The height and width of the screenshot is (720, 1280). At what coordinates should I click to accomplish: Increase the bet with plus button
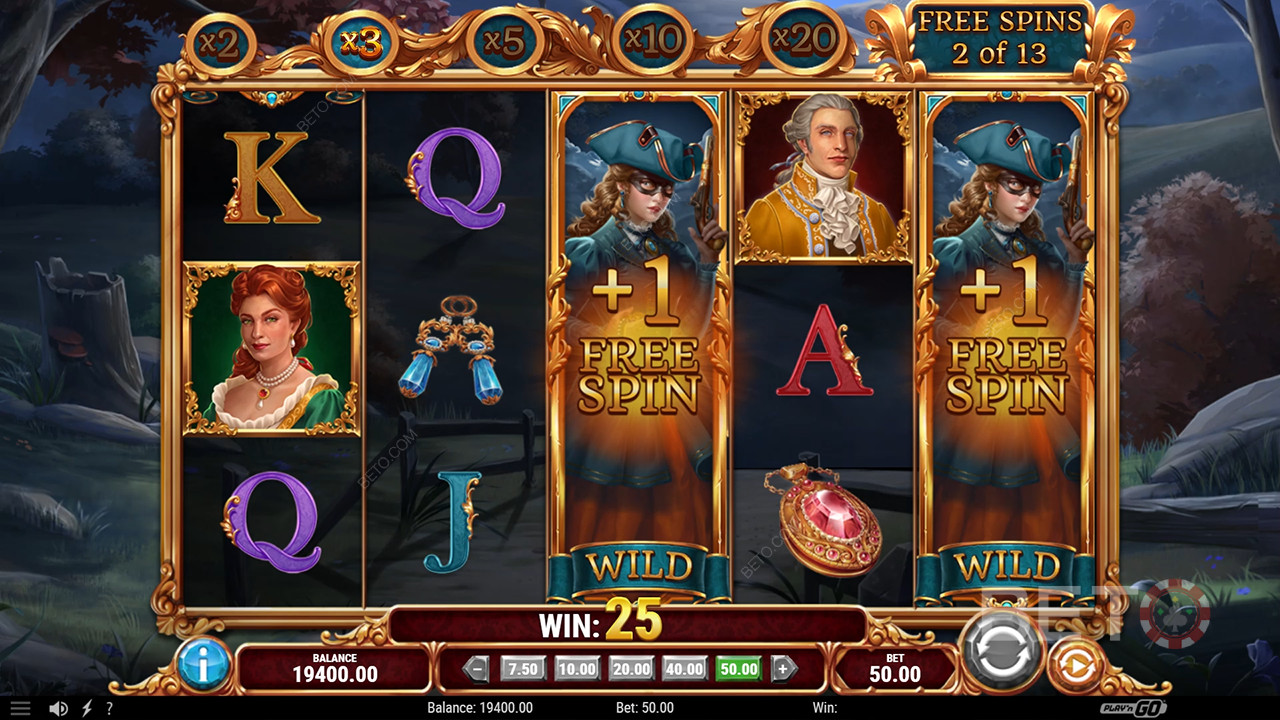(783, 669)
